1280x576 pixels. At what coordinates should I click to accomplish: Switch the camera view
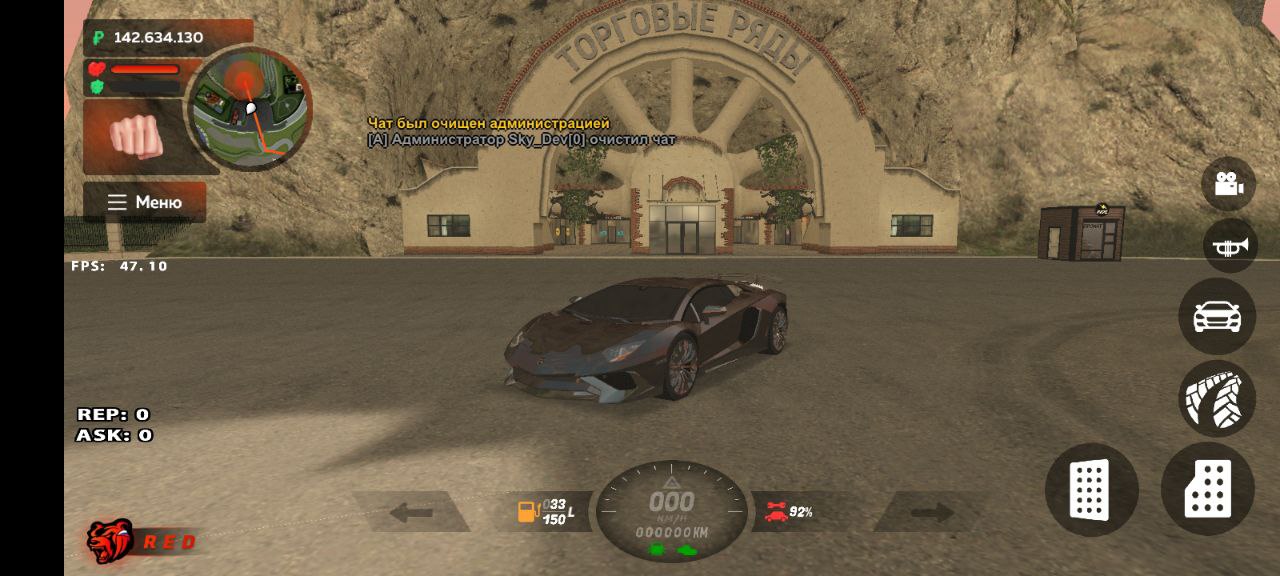coord(1228,184)
